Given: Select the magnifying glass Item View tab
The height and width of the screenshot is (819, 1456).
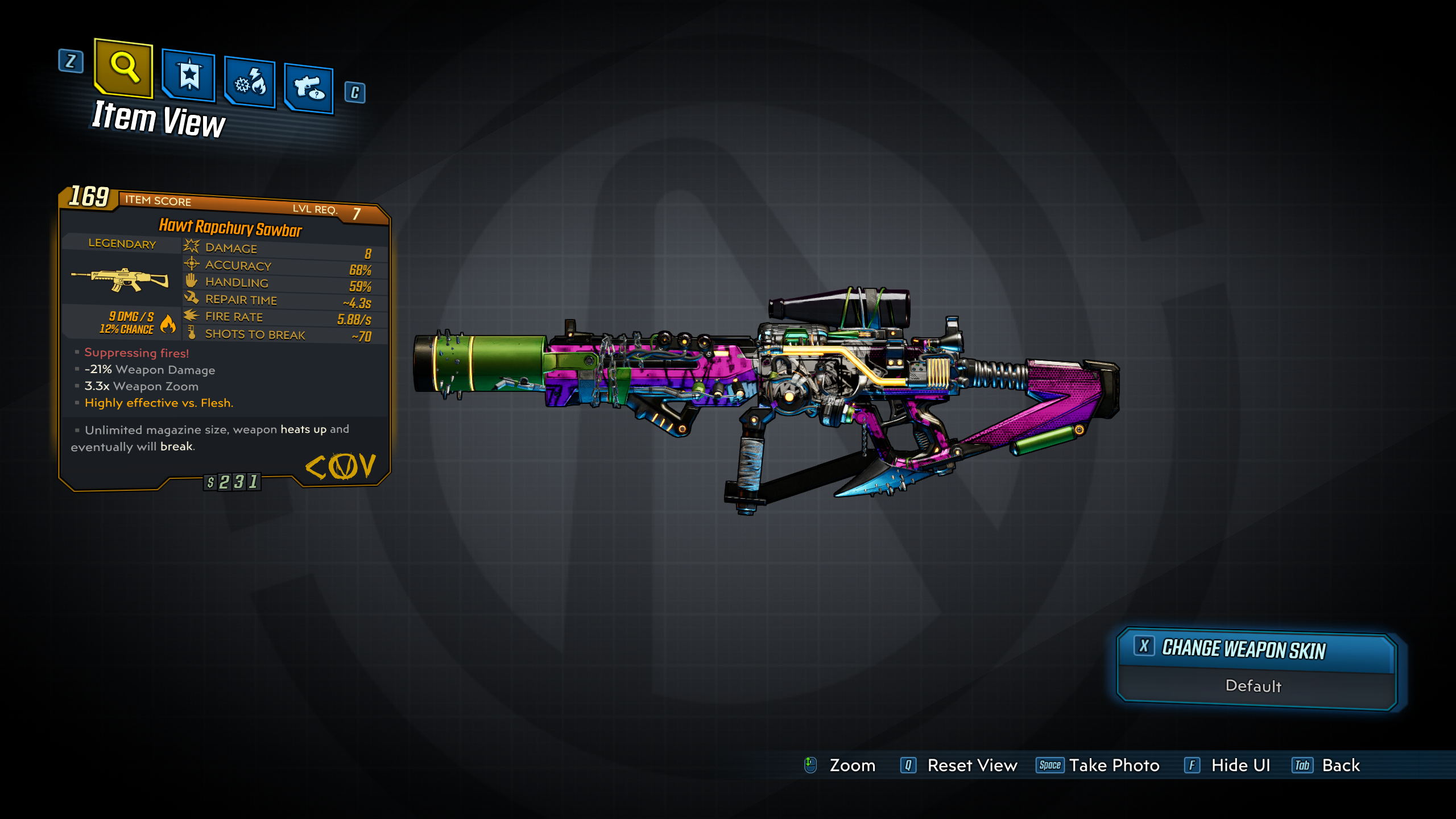Looking at the screenshot, I should [124, 68].
